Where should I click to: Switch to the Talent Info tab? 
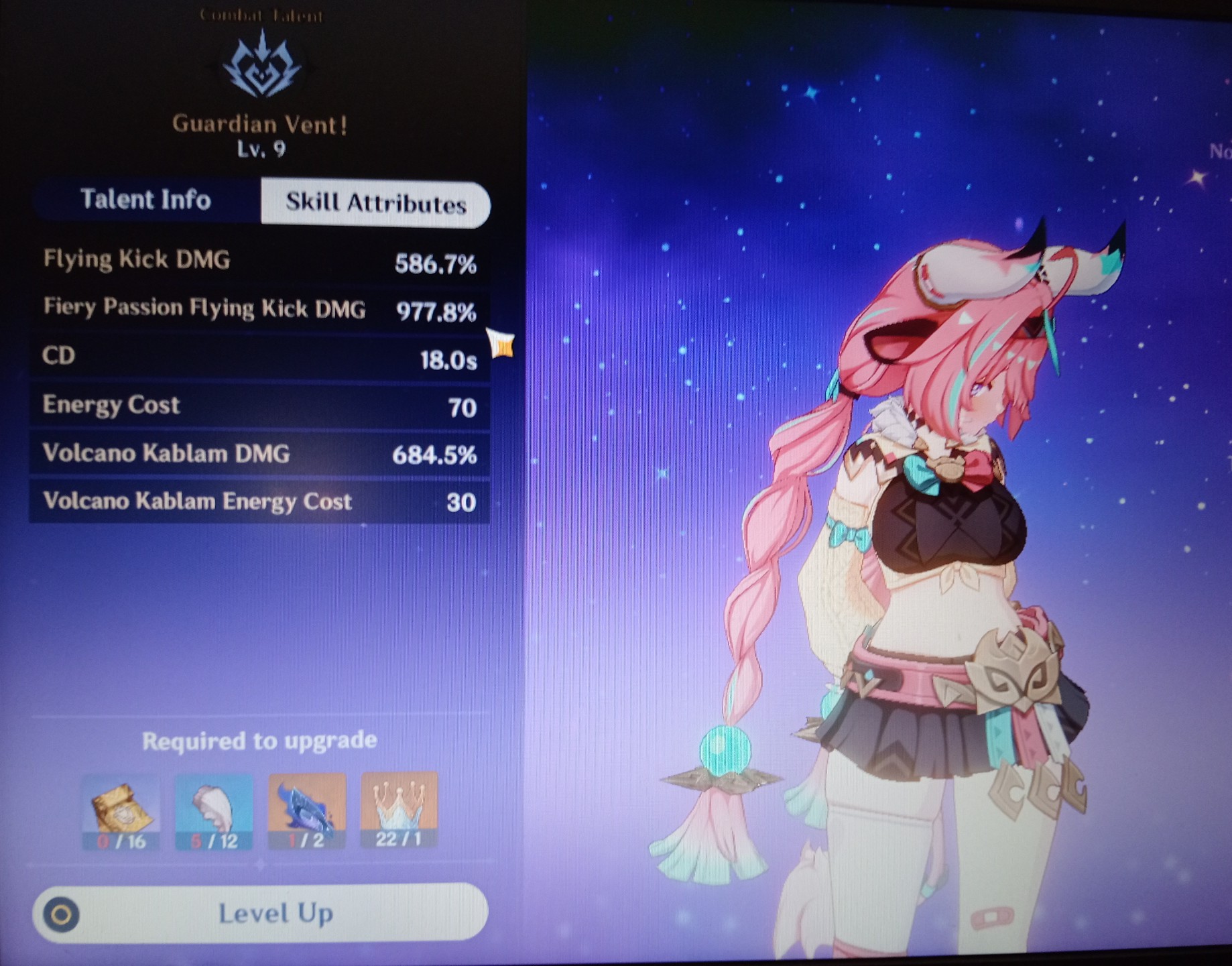[x=146, y=200]
